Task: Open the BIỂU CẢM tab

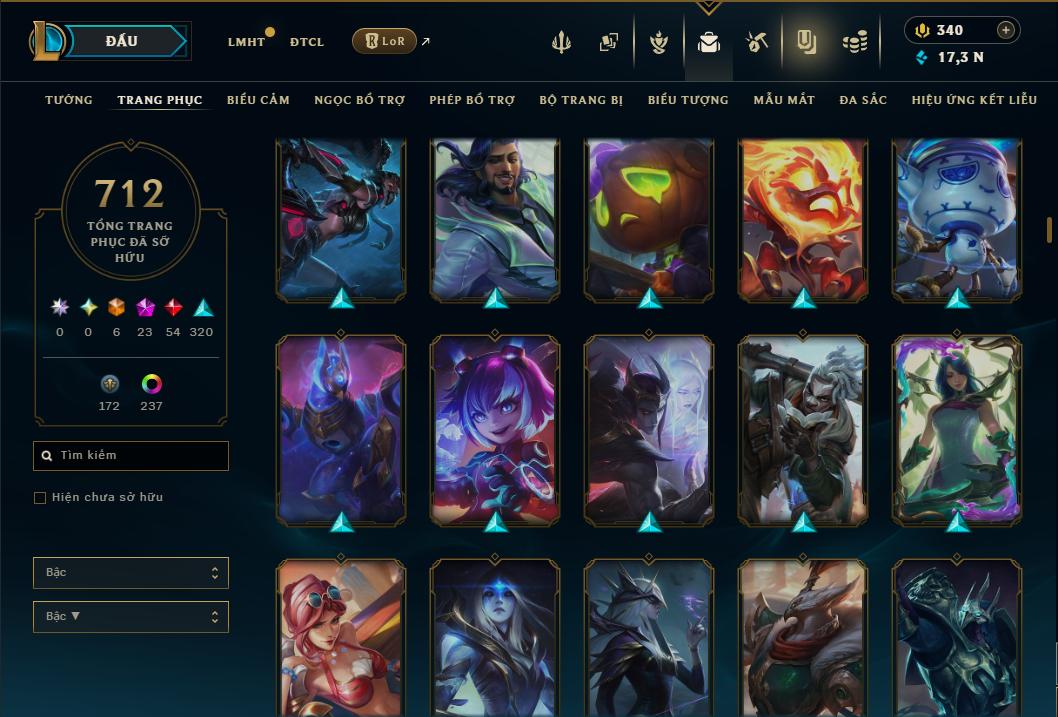Action: coord(258,100)
